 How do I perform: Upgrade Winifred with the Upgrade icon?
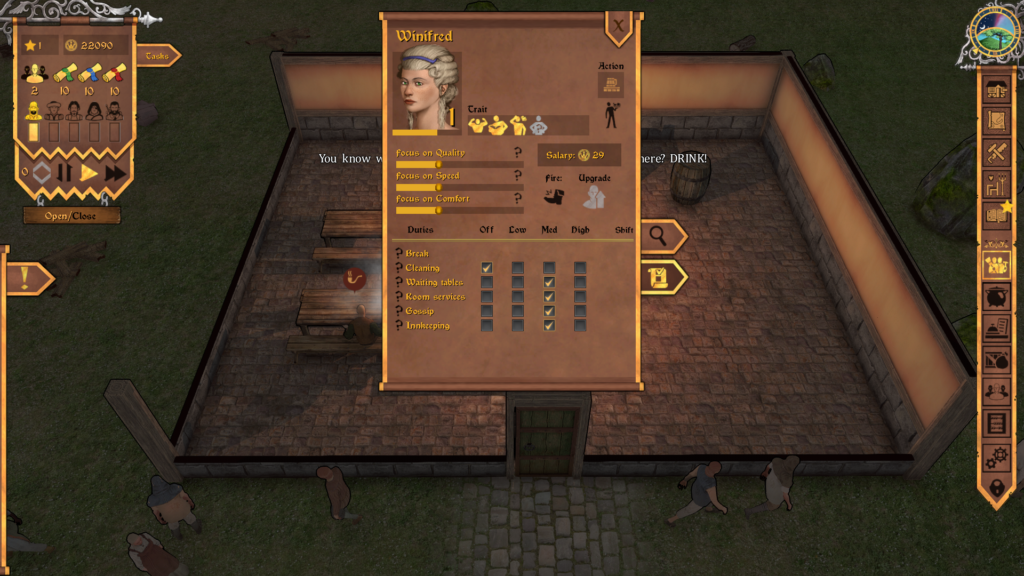(594, 197)
